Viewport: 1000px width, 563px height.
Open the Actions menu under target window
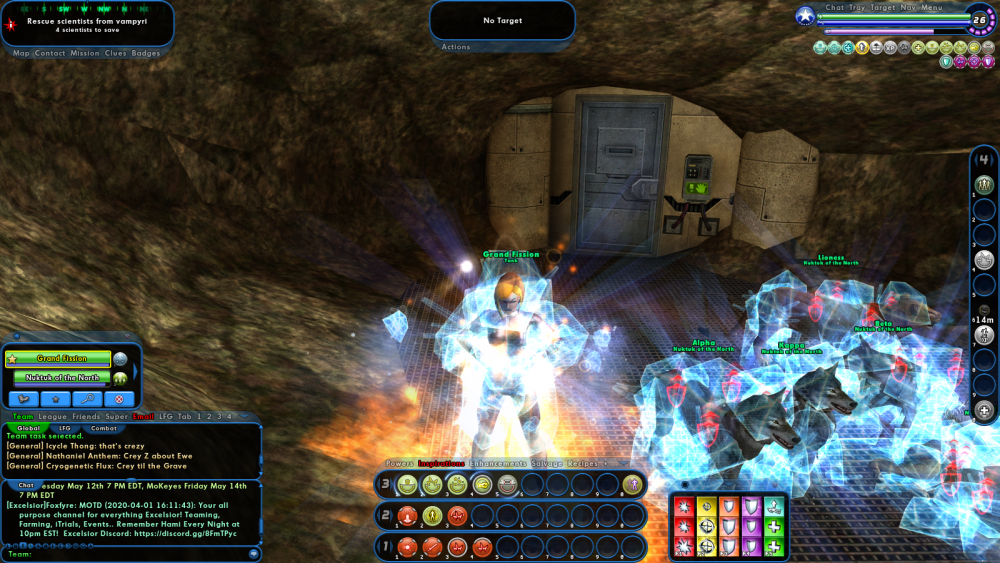point(456,47)
